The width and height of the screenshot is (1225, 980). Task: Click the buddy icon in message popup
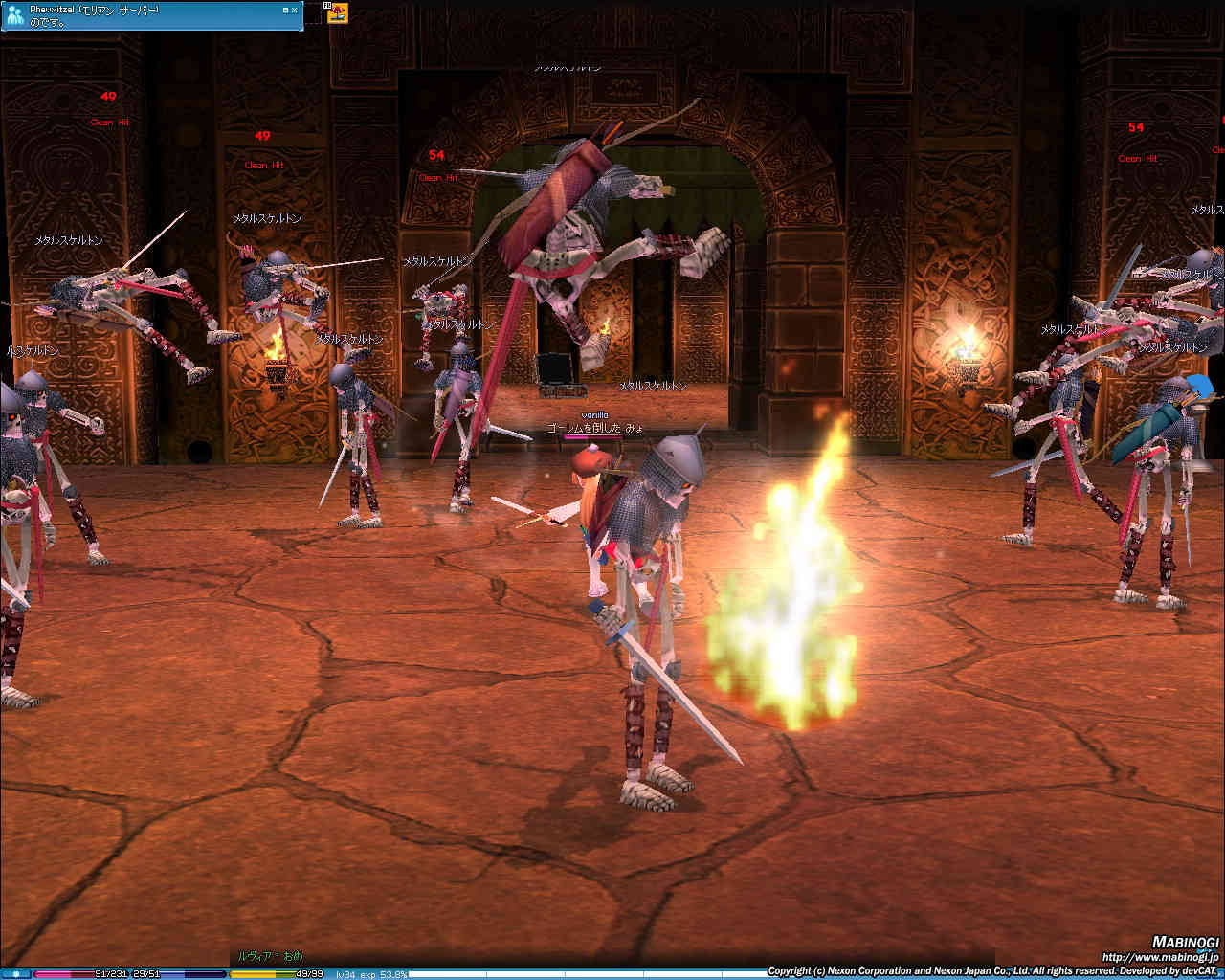pos(15,14)
